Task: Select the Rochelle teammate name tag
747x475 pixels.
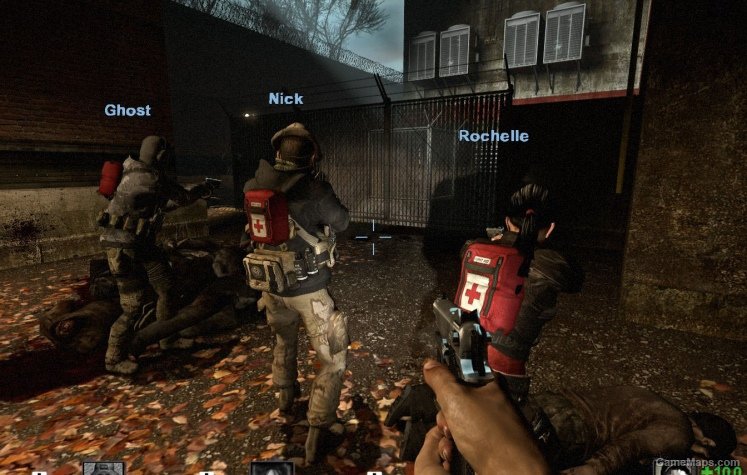Action: pyautogui.click(x=493, y=135)
